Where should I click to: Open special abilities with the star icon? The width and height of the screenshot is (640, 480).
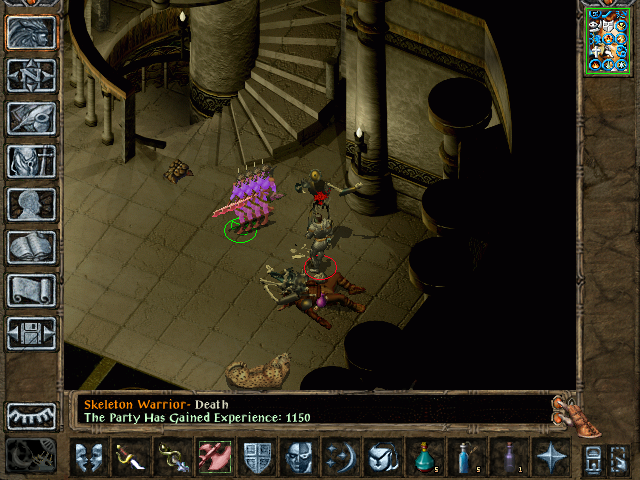click(x=550, y=458)
